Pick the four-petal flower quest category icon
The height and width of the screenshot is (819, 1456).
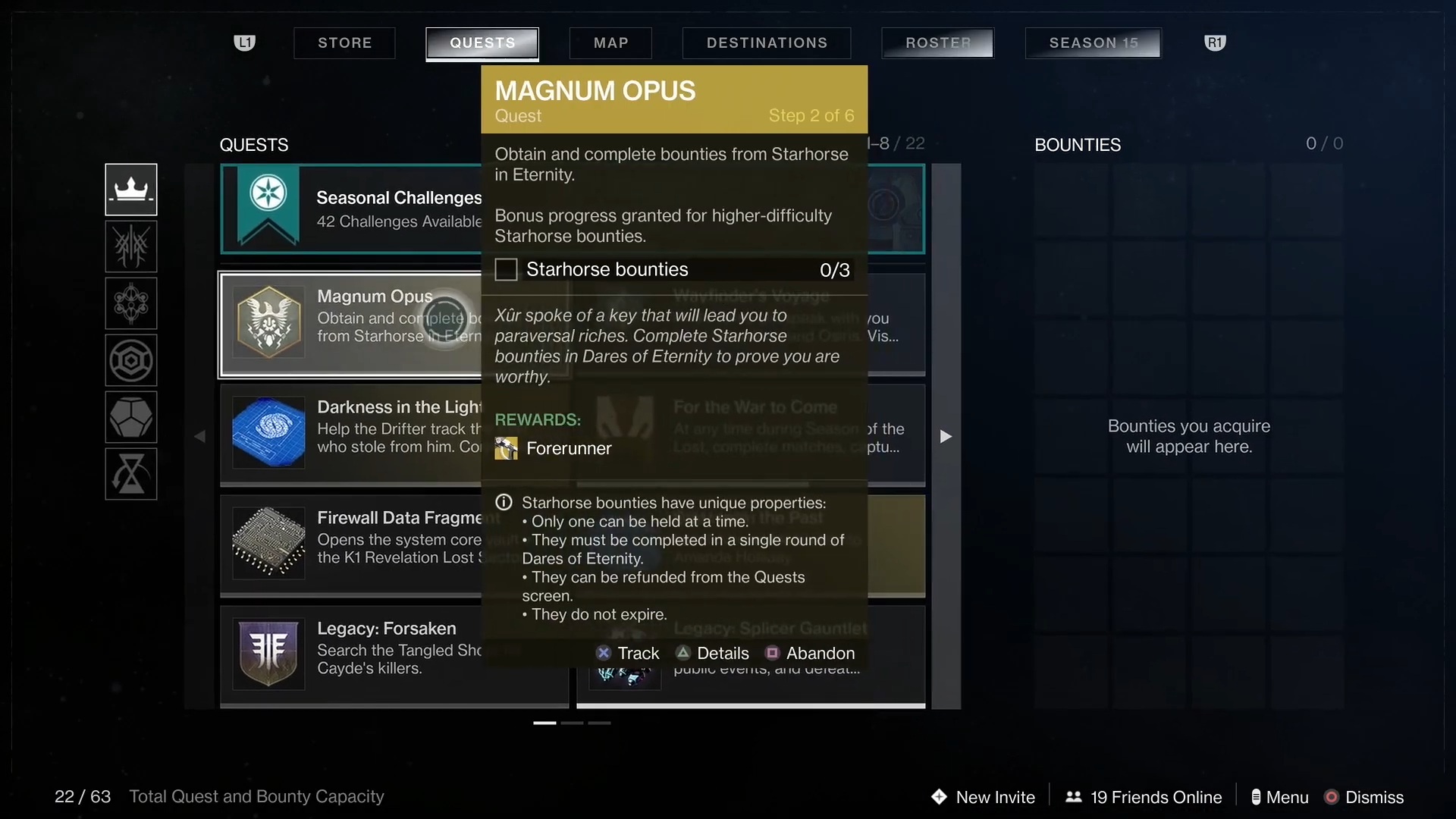(x=131, y=303)
